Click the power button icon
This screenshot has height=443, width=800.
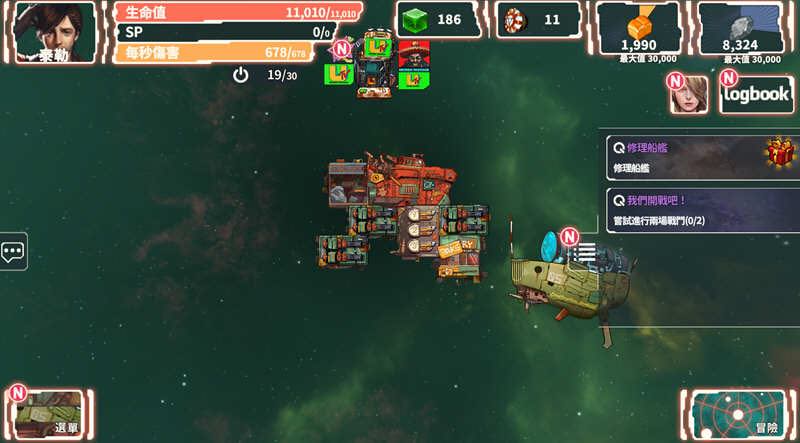(x=240, y=75)
